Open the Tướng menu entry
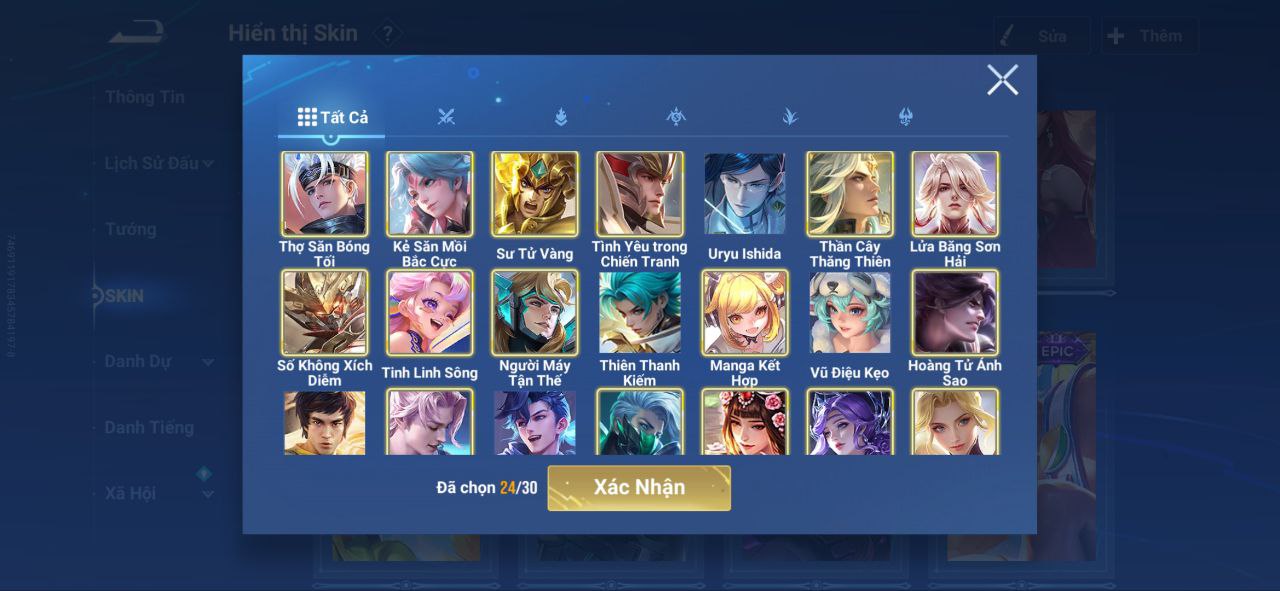This screenshot has width=1280, height=591. pyautogui.click(x=131, y=230)
